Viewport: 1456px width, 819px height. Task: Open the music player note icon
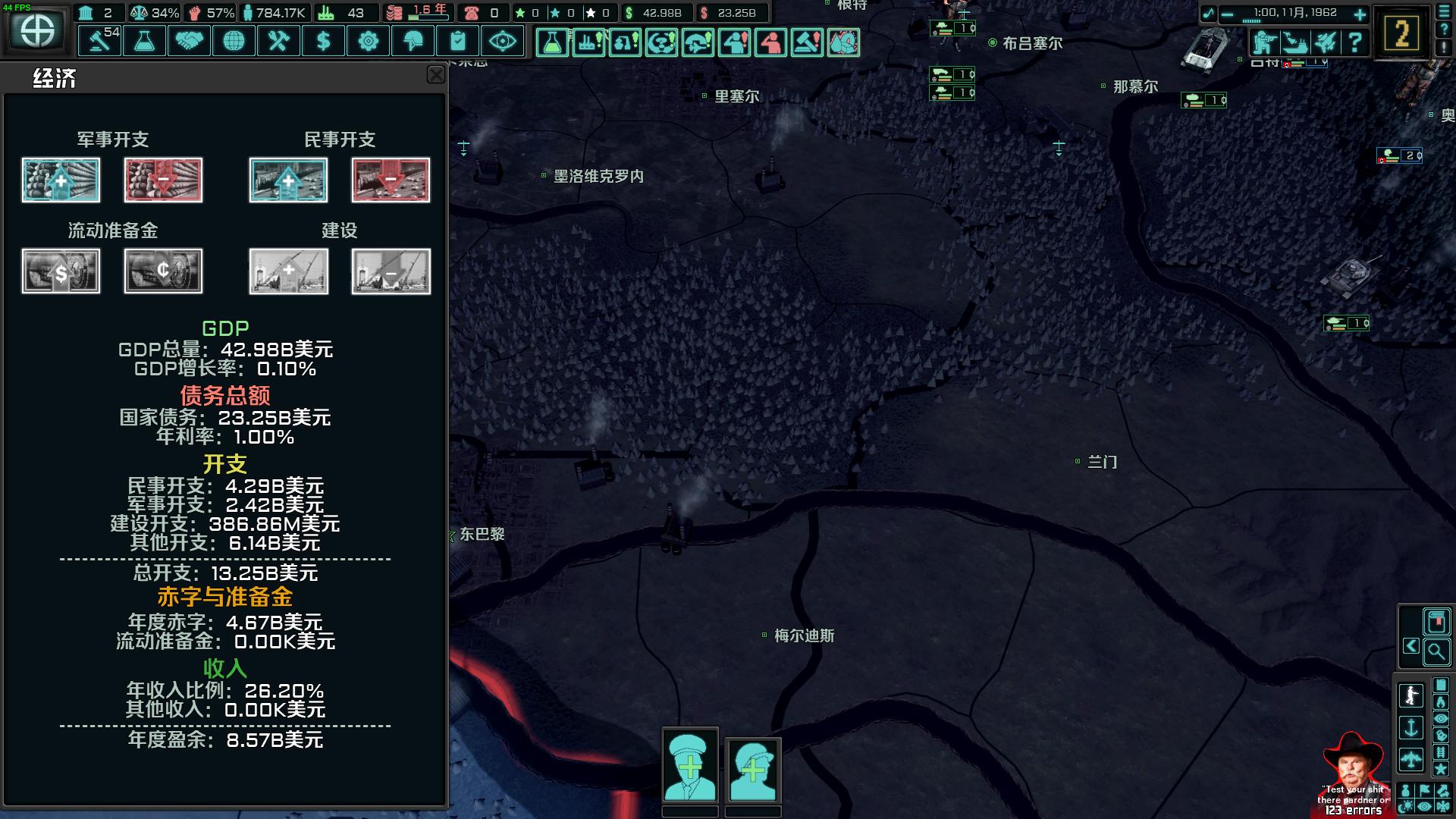click(x=1208, y=14)
